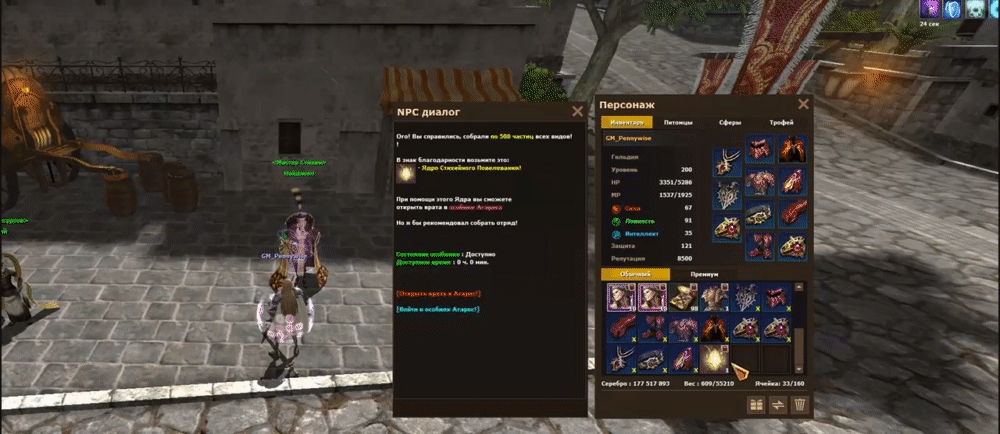Choose the orange 'Открыть щель в Агарис' option
Image resolution: width=1000 pixels, height=434 pixels.
[x=438, y=293]
